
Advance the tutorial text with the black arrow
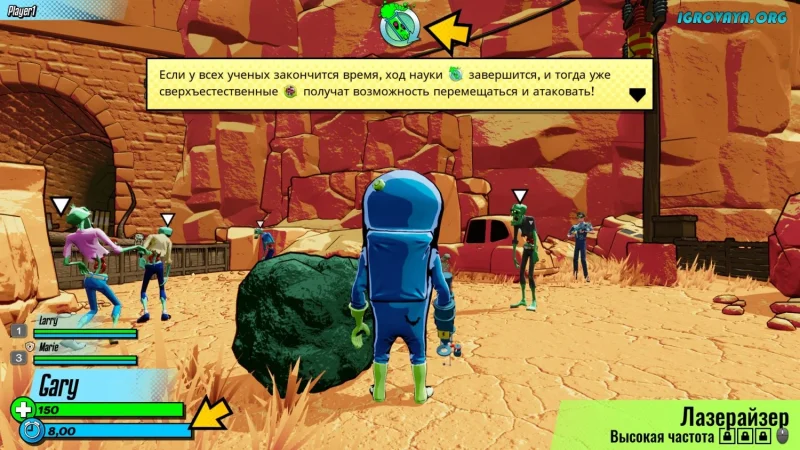(x=636, y=95)
